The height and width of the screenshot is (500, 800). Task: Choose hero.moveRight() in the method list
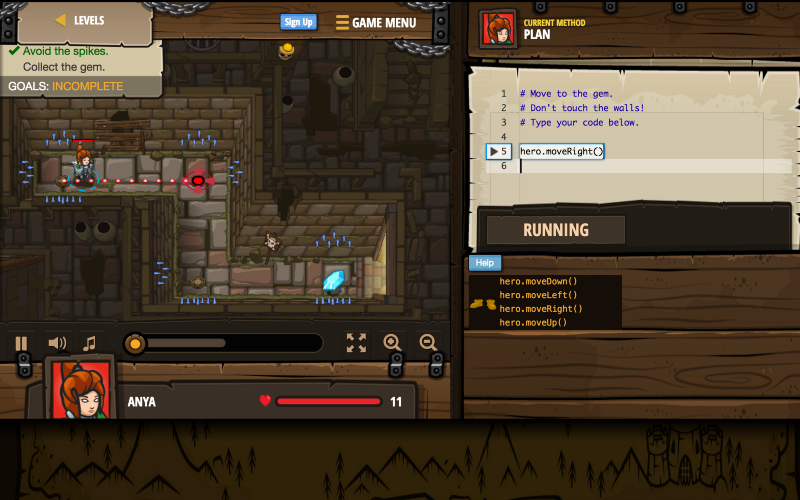click(x=541, y=309)
